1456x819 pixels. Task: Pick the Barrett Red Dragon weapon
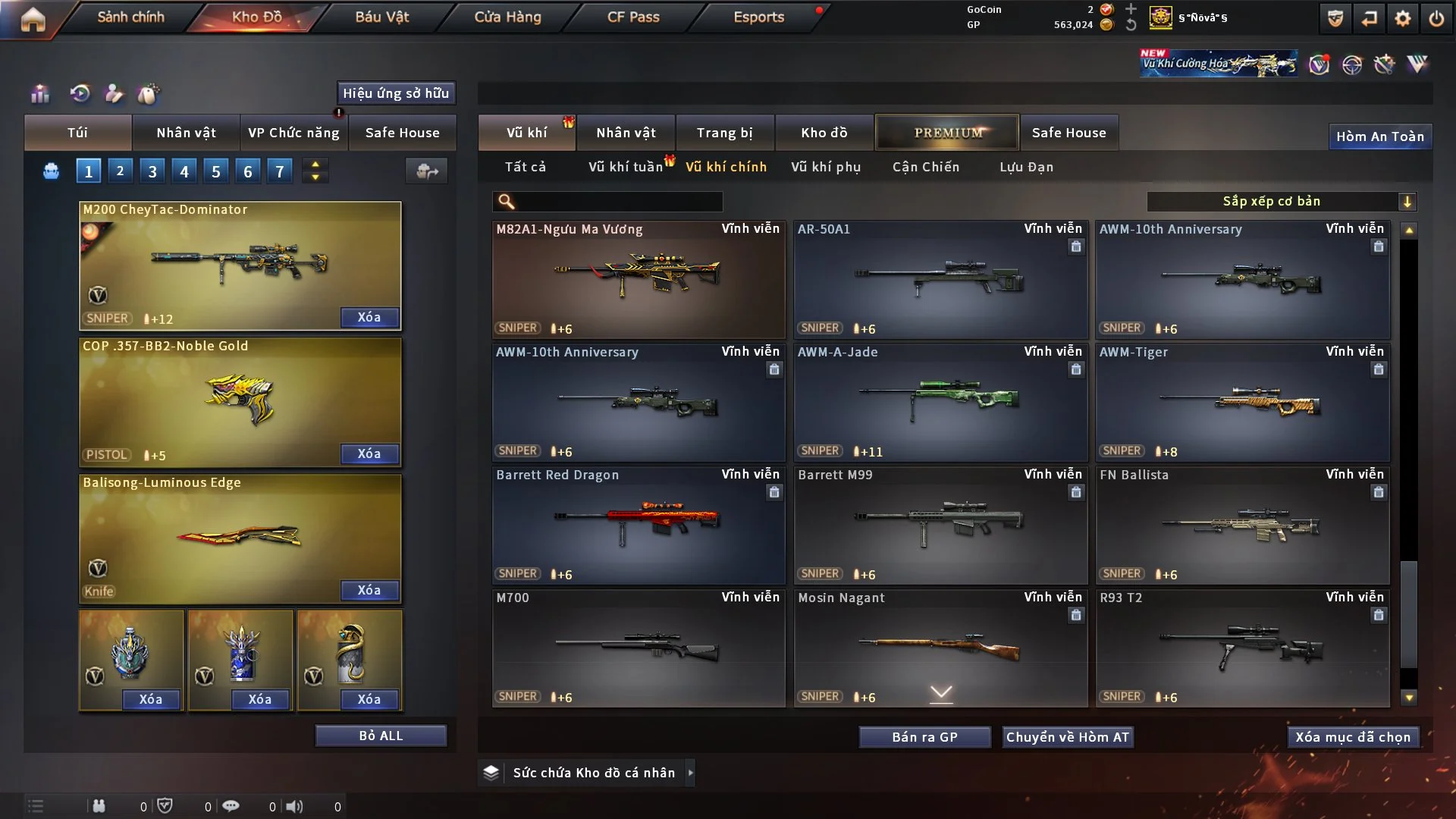tap(638, 526)
